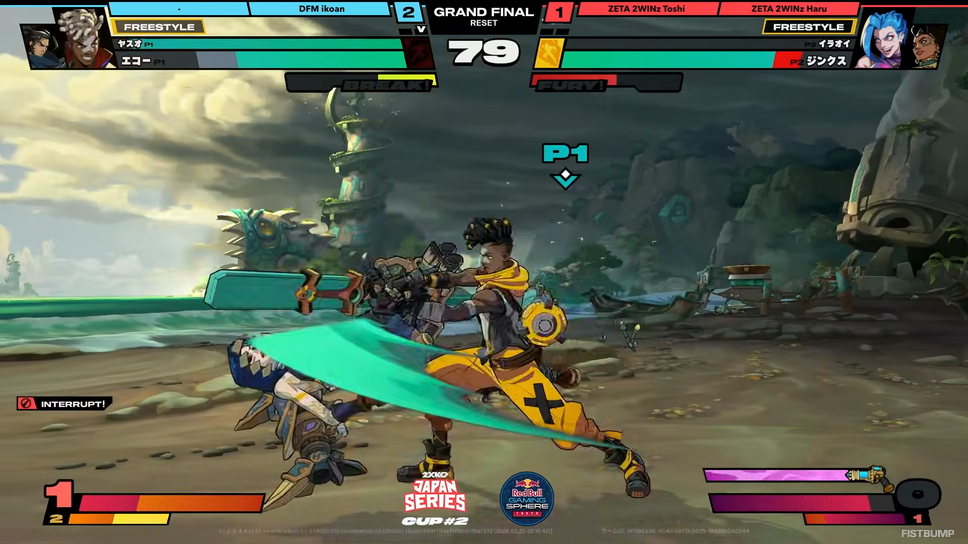Click the Red Bull Gaming Sphere logo
The image size is (968, 544).
527,497
